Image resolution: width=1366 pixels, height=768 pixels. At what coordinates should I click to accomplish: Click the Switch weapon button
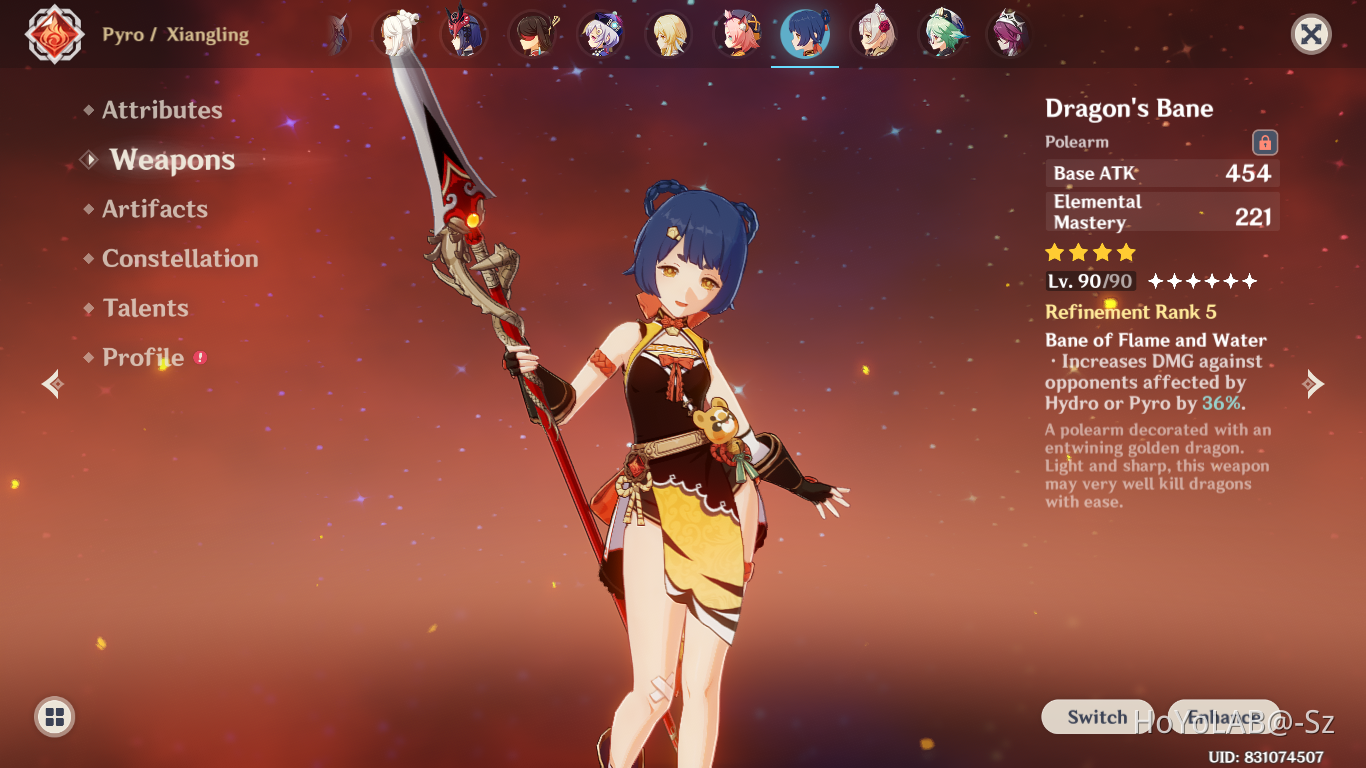tap(1096, 717)
